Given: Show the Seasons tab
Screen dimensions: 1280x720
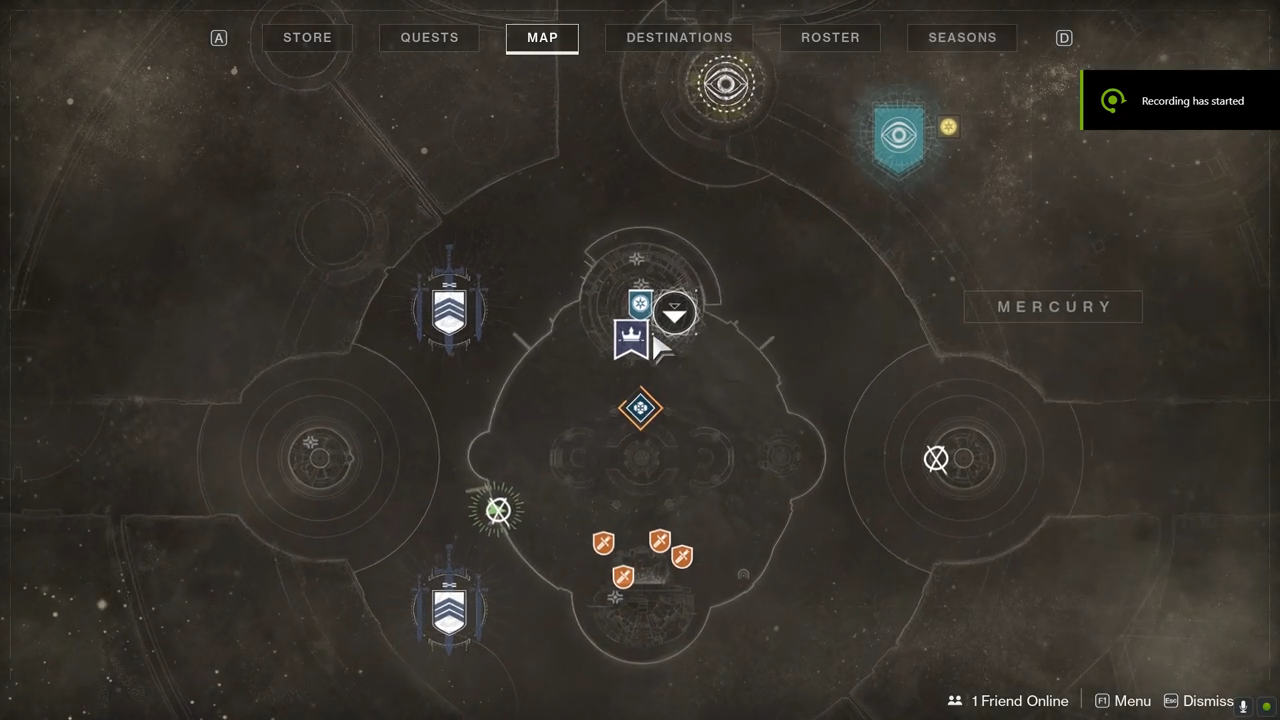Looking at the screenshot, I should [x=962, y=38].
